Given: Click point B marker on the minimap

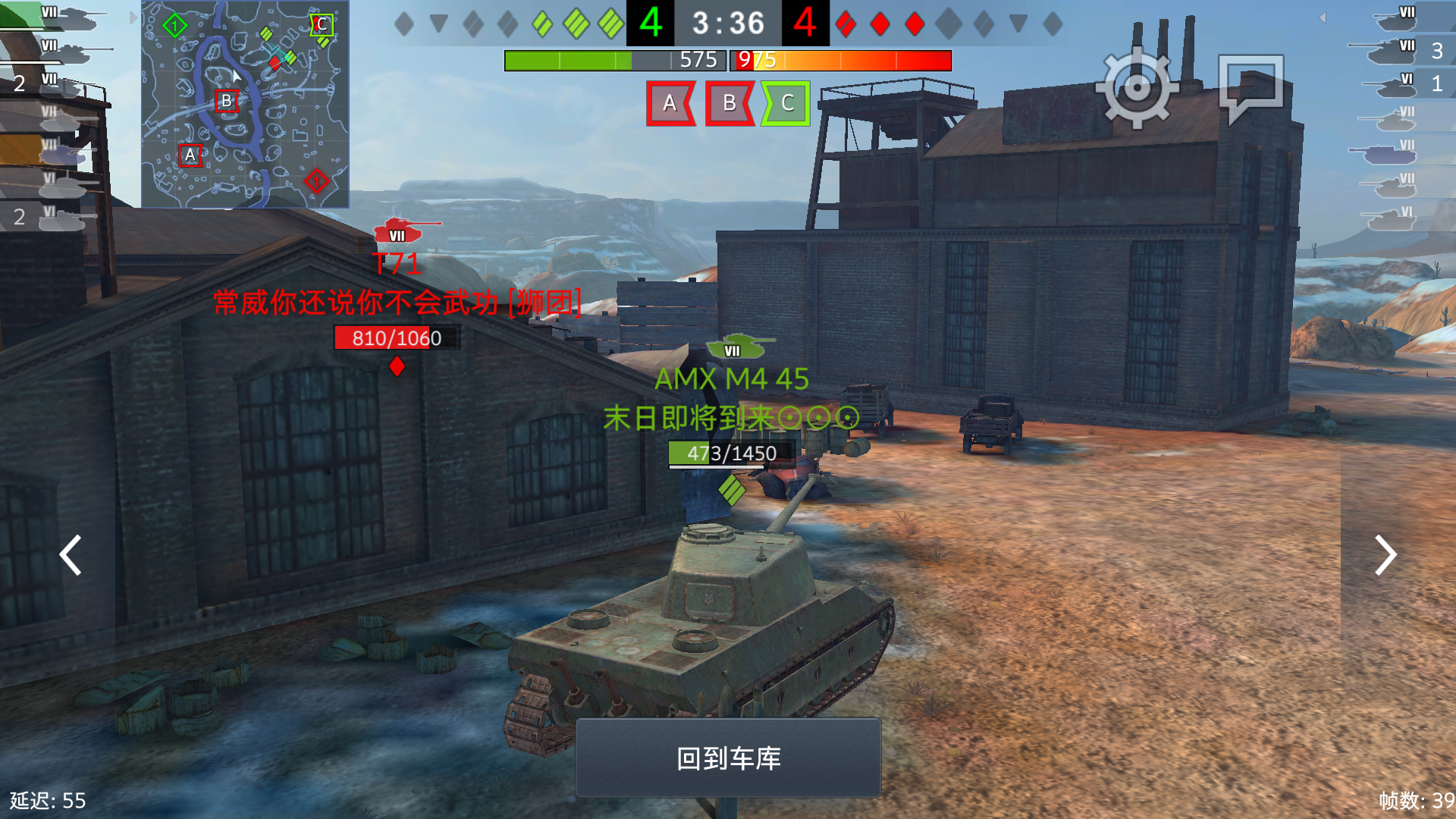Looking at the screenshot, I should click(x=225, y=99).
